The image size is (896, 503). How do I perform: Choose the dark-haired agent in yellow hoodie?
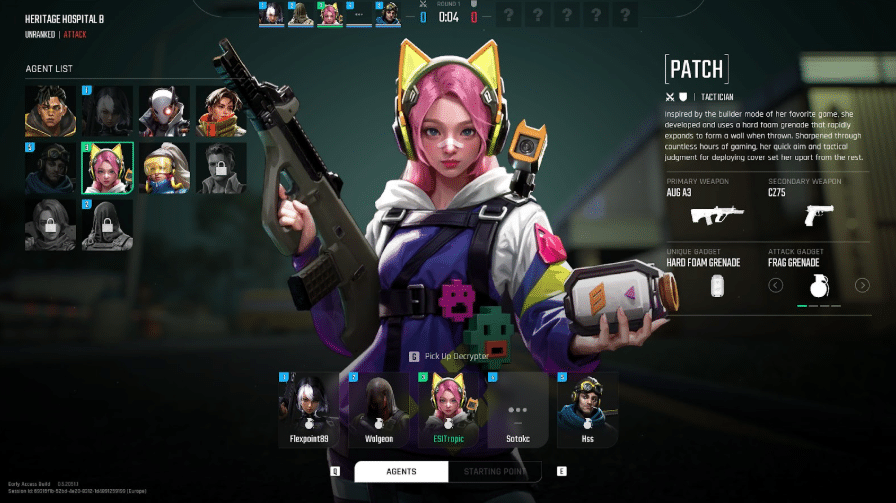[x=51, y=111]
